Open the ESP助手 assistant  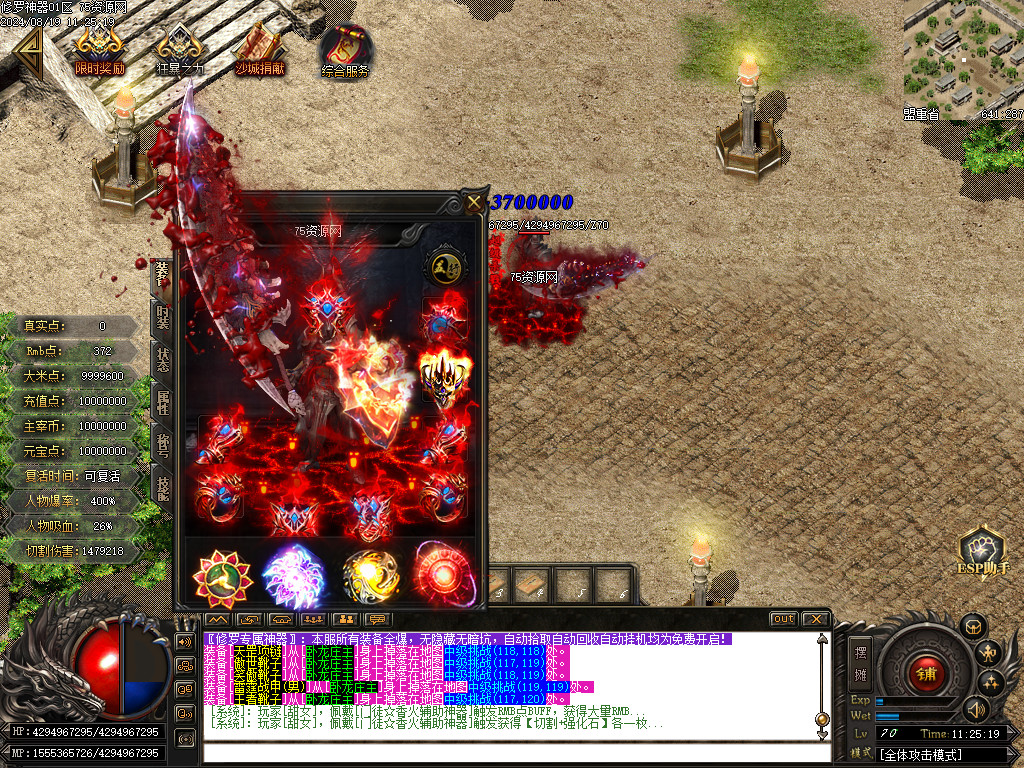pos(981,553)
